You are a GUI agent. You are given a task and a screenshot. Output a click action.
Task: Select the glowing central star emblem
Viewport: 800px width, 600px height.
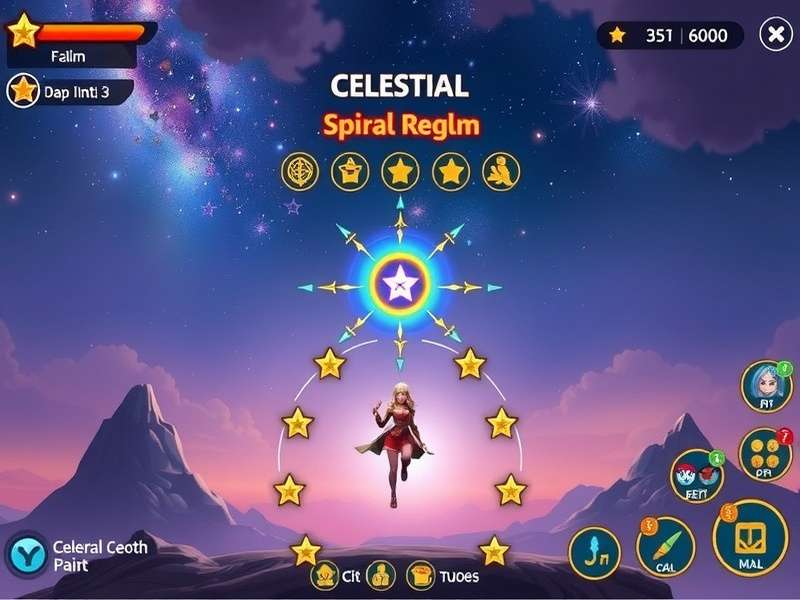click(x=400, y=287)
